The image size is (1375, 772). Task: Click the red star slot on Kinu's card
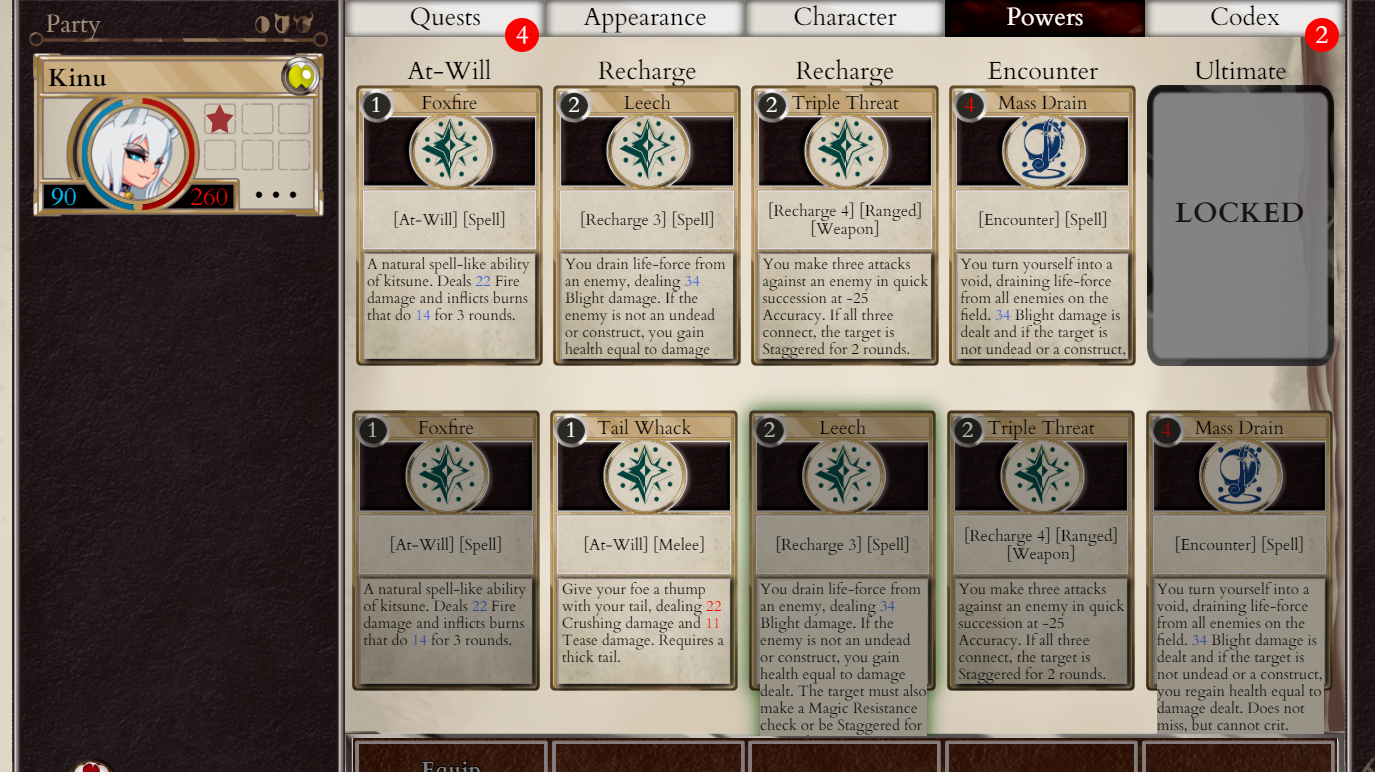click(220, 119)
